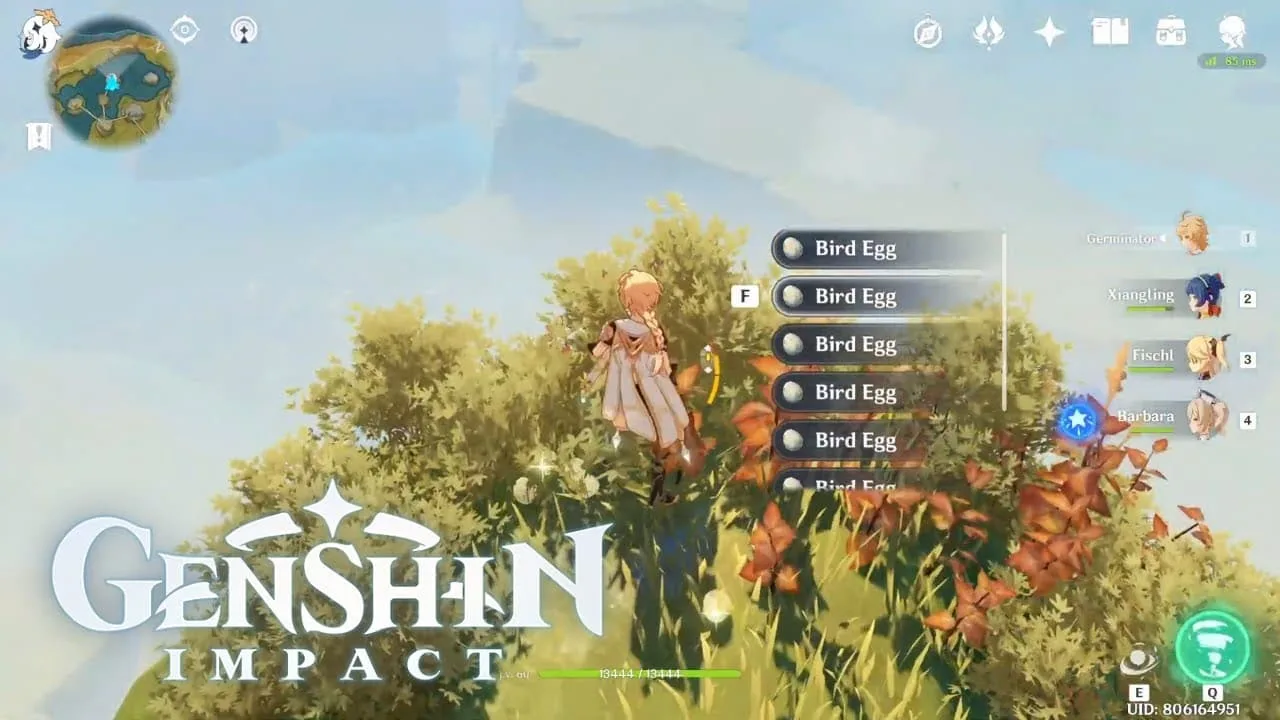Open the Adventurer Handbook compass icon

coord(926,34)
